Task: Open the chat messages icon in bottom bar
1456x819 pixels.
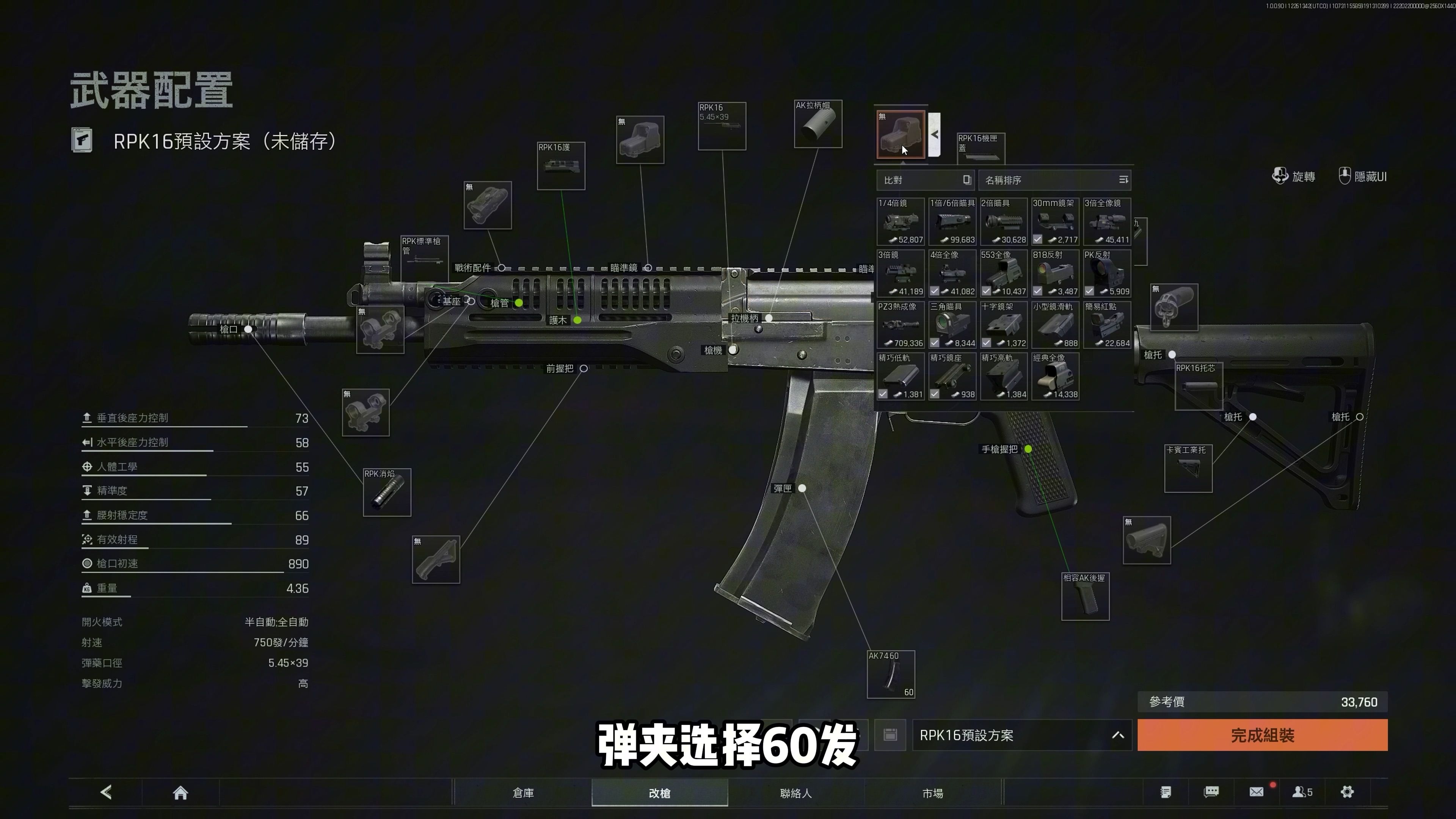Action: pyautogui.click(x=1212, y=792)
